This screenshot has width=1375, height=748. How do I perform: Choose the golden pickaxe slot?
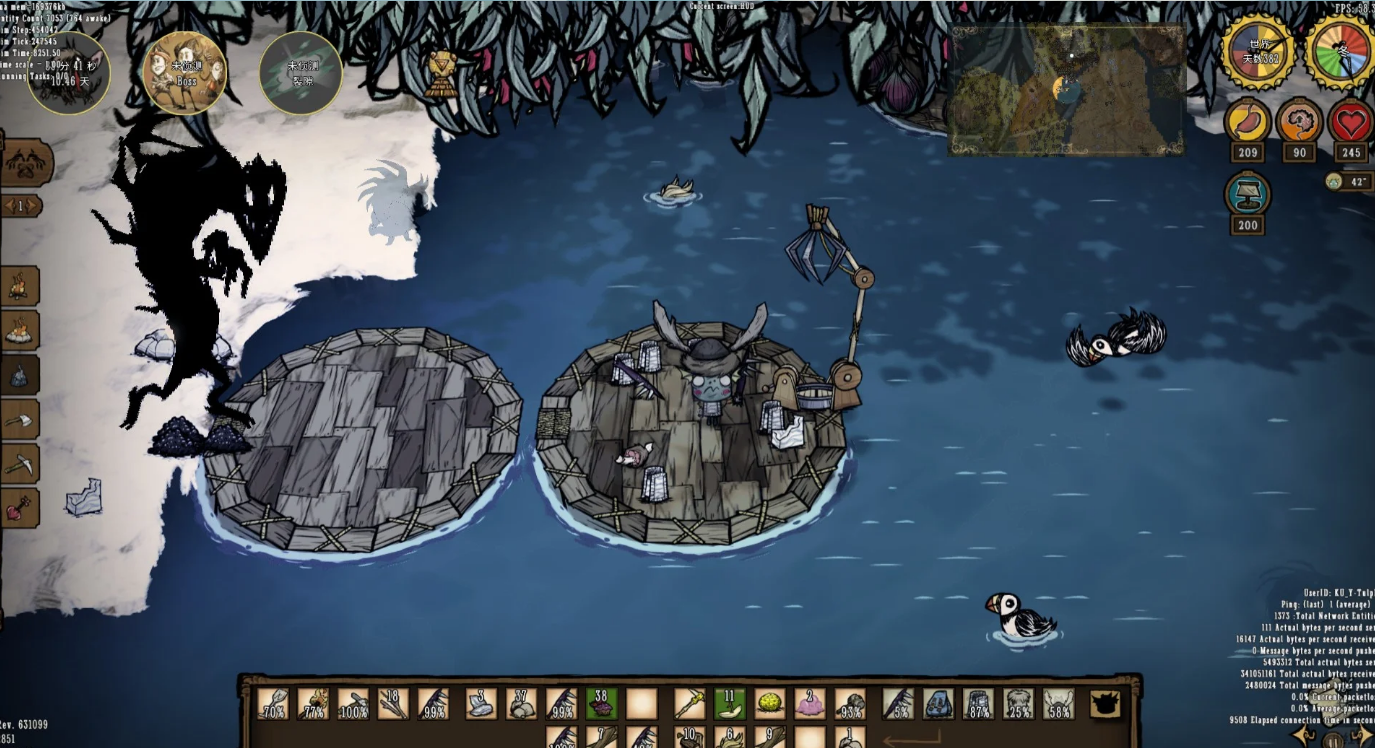pyautogui.click(x=689, y=704)
